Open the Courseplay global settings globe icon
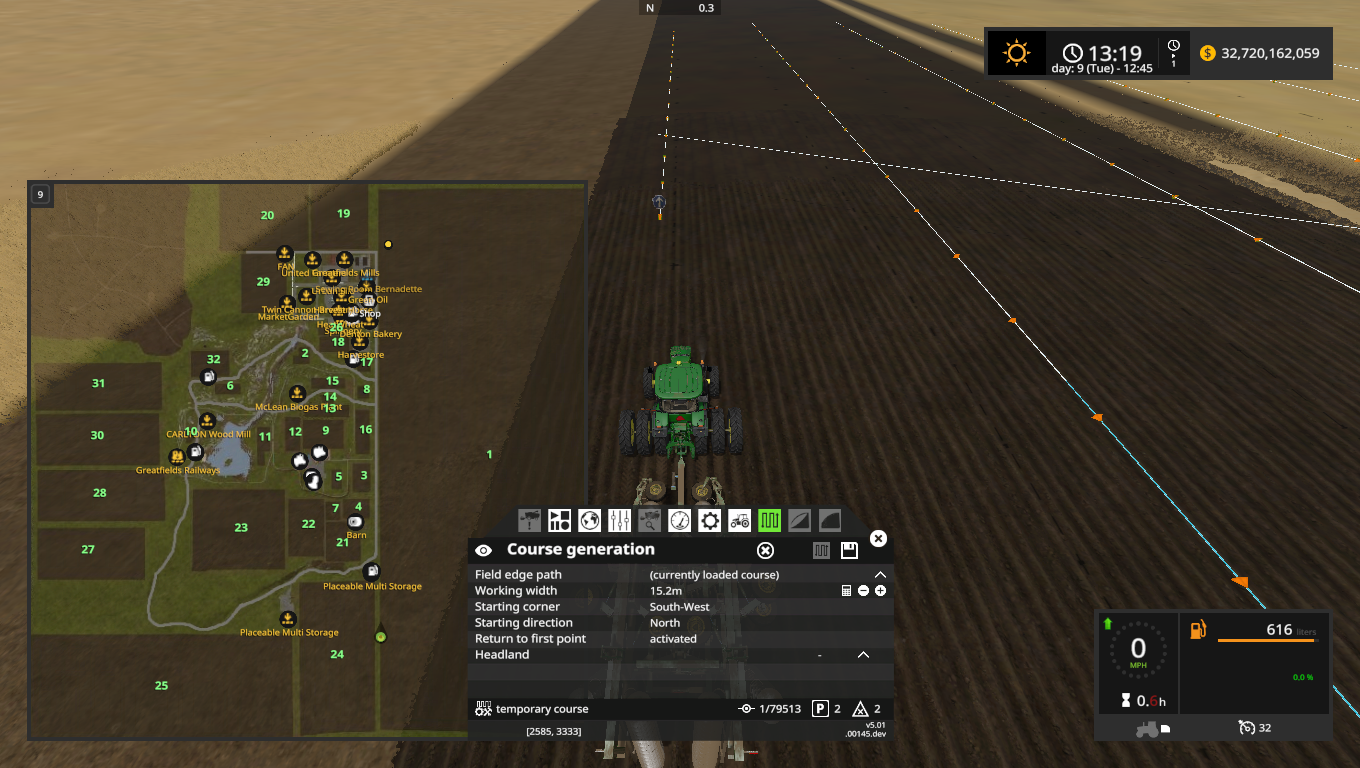 590,520
